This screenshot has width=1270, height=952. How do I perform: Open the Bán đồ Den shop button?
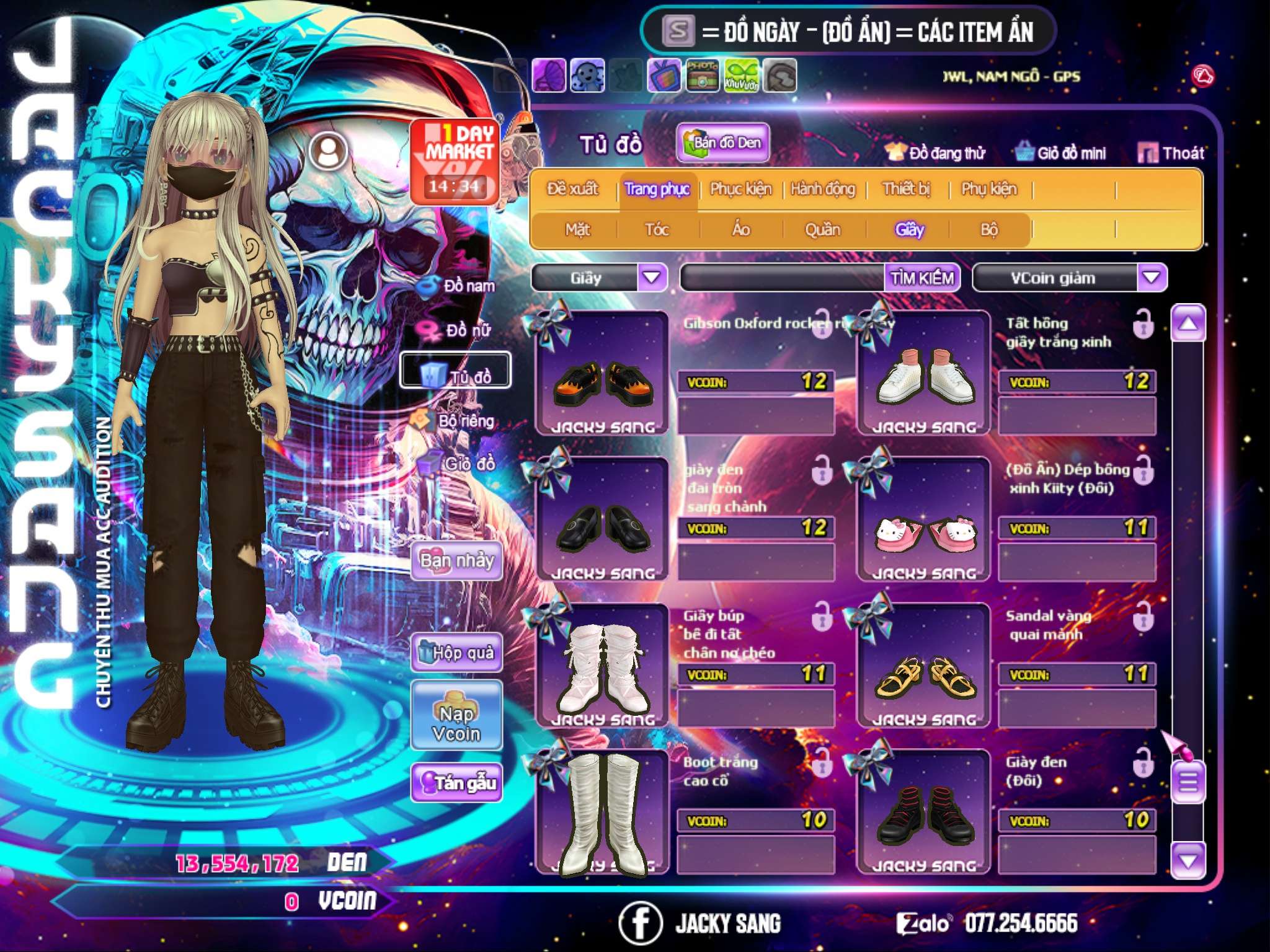723,143
